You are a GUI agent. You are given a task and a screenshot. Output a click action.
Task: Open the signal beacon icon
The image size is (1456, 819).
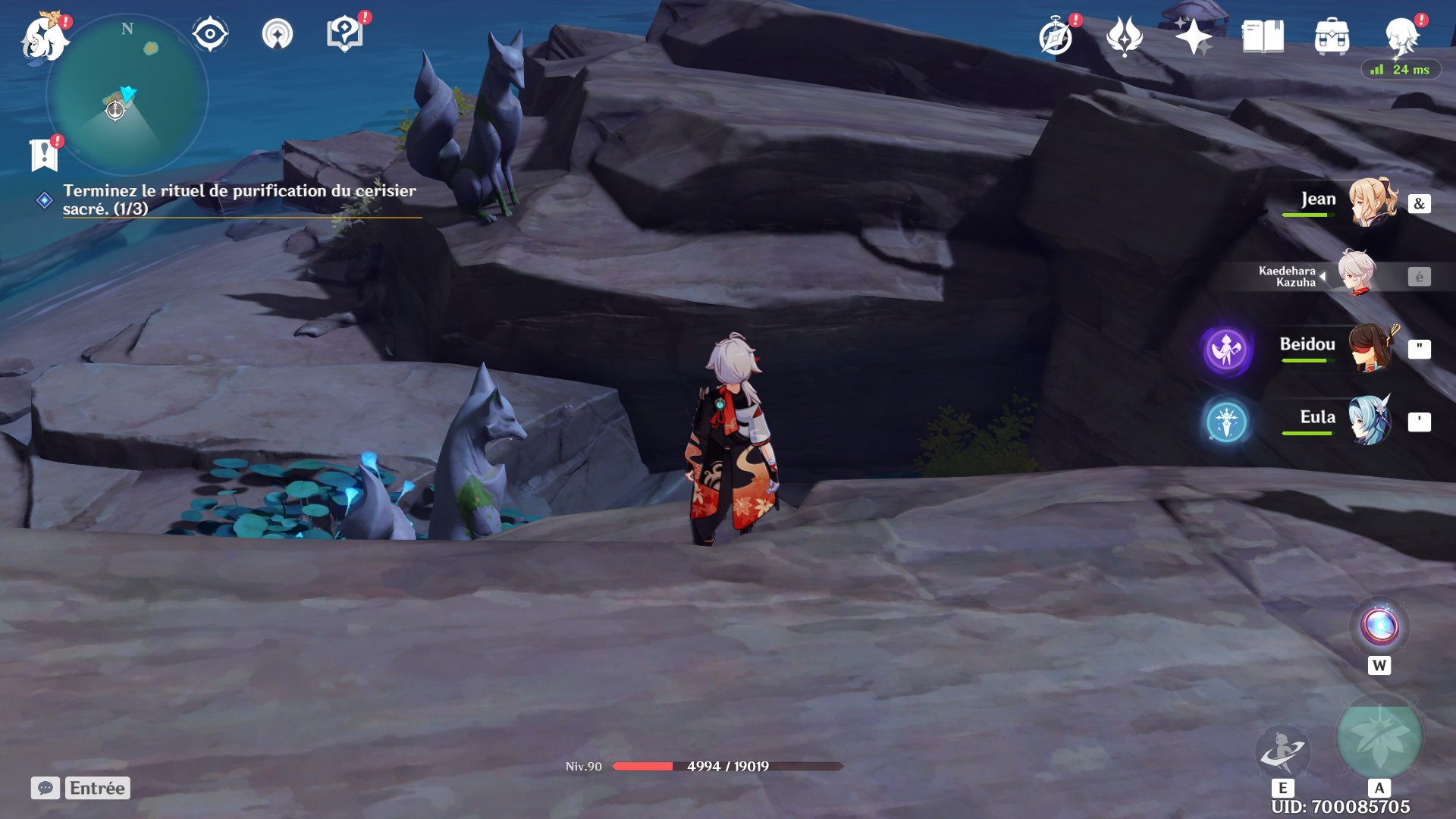point(278,34)
